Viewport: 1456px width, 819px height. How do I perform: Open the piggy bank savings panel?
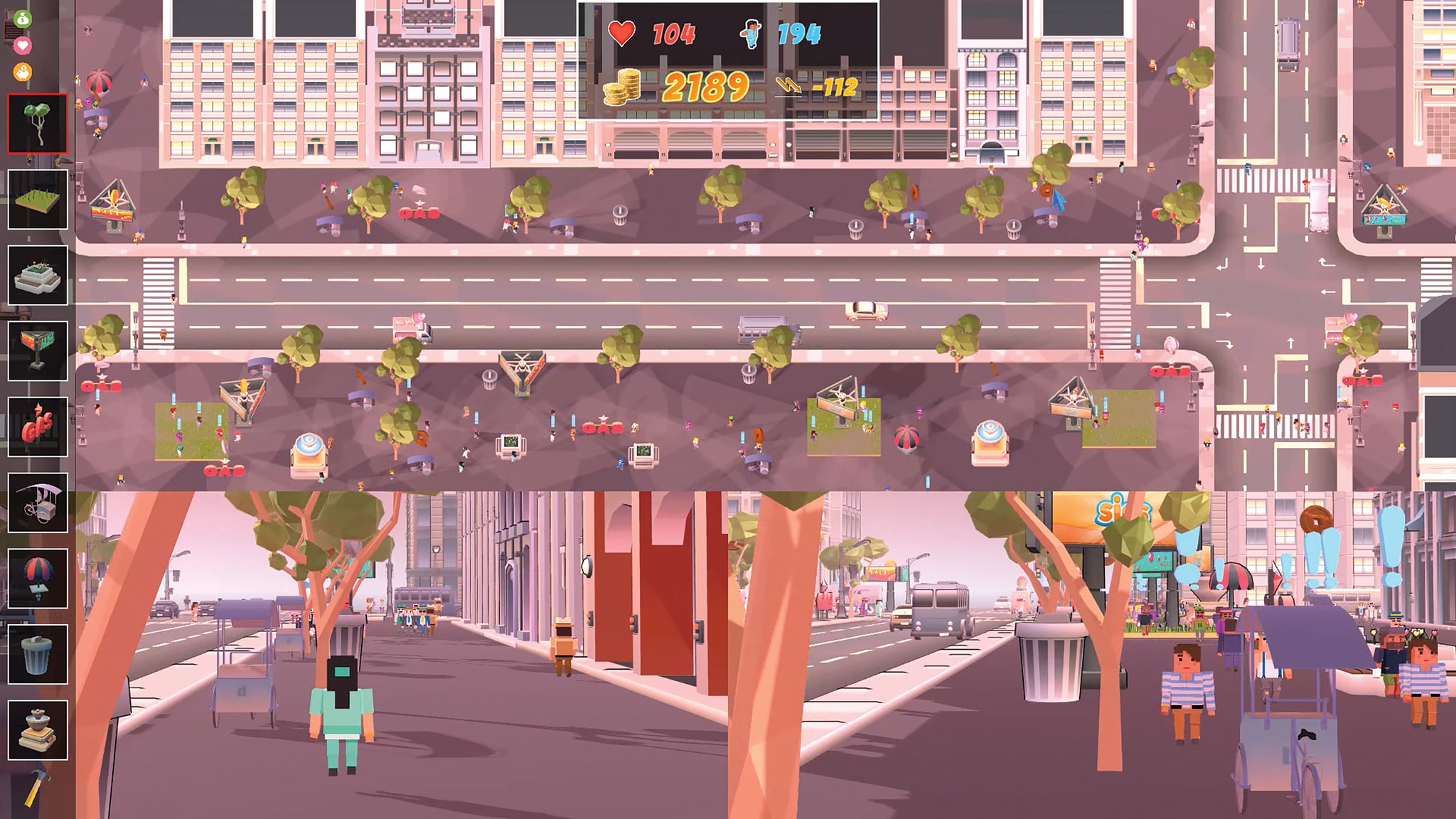21,73
